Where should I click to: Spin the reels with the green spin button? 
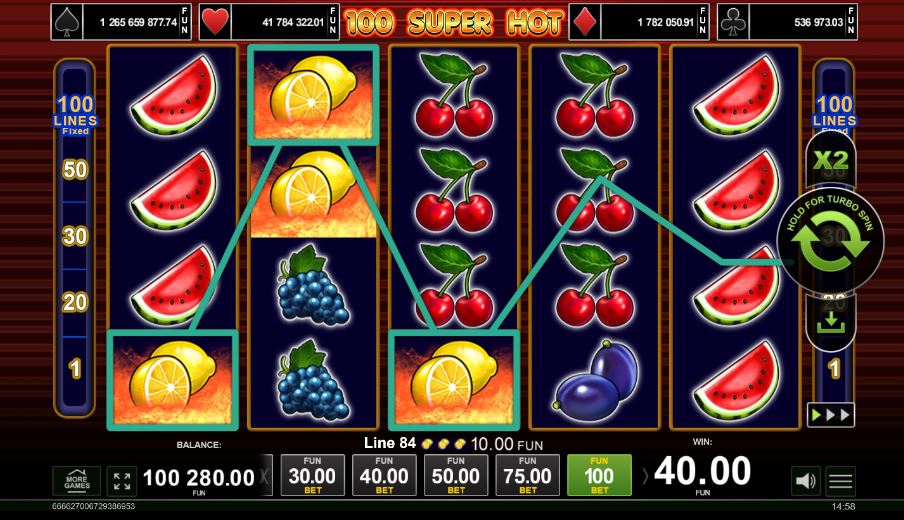(829, 241)
